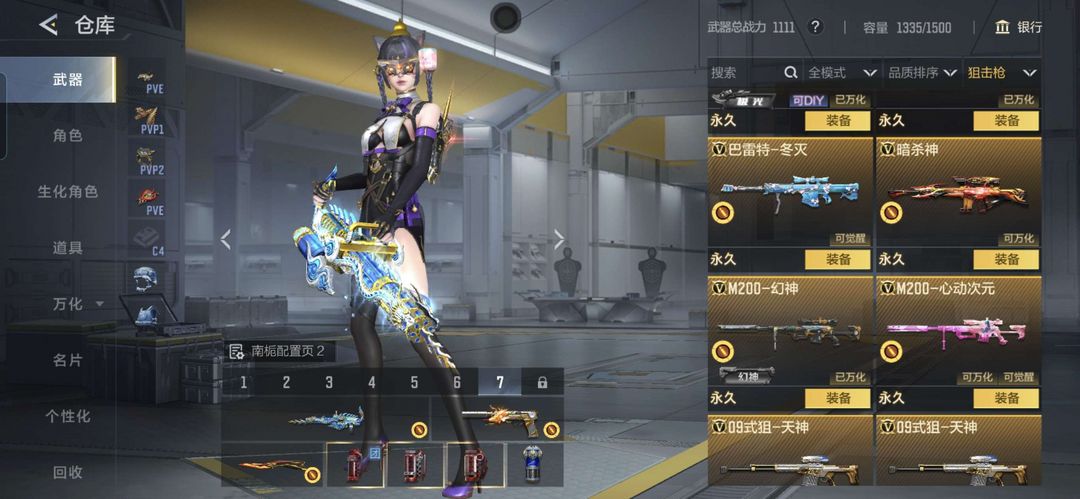Image resolution: width=1080 pixels, height=499 pixels.
Task: Equip the 暗杀神 sniper rifle
Action: tap(1005, 259)
